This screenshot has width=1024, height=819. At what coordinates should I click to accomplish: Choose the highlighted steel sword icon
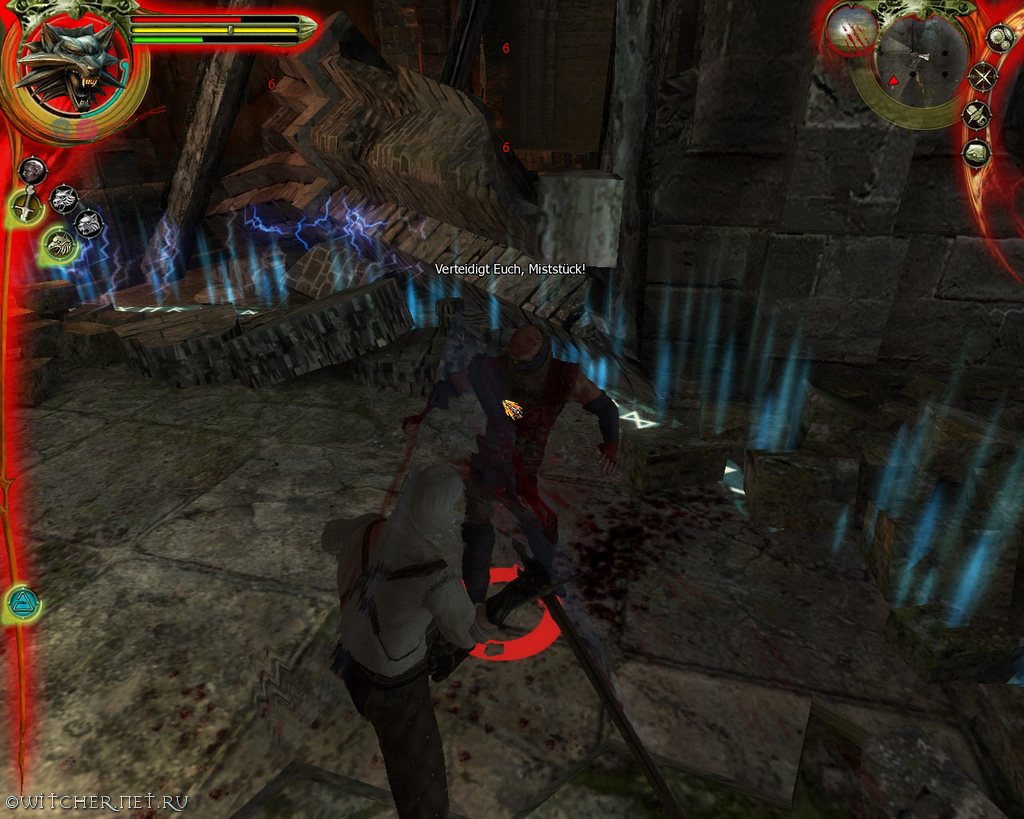coord(26,208)
